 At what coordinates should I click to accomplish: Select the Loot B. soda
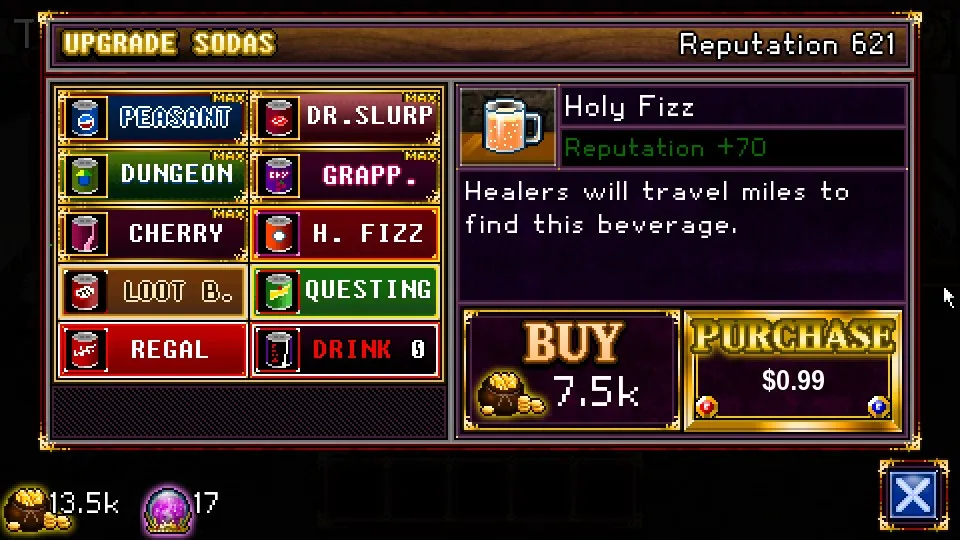coord(153,291)
